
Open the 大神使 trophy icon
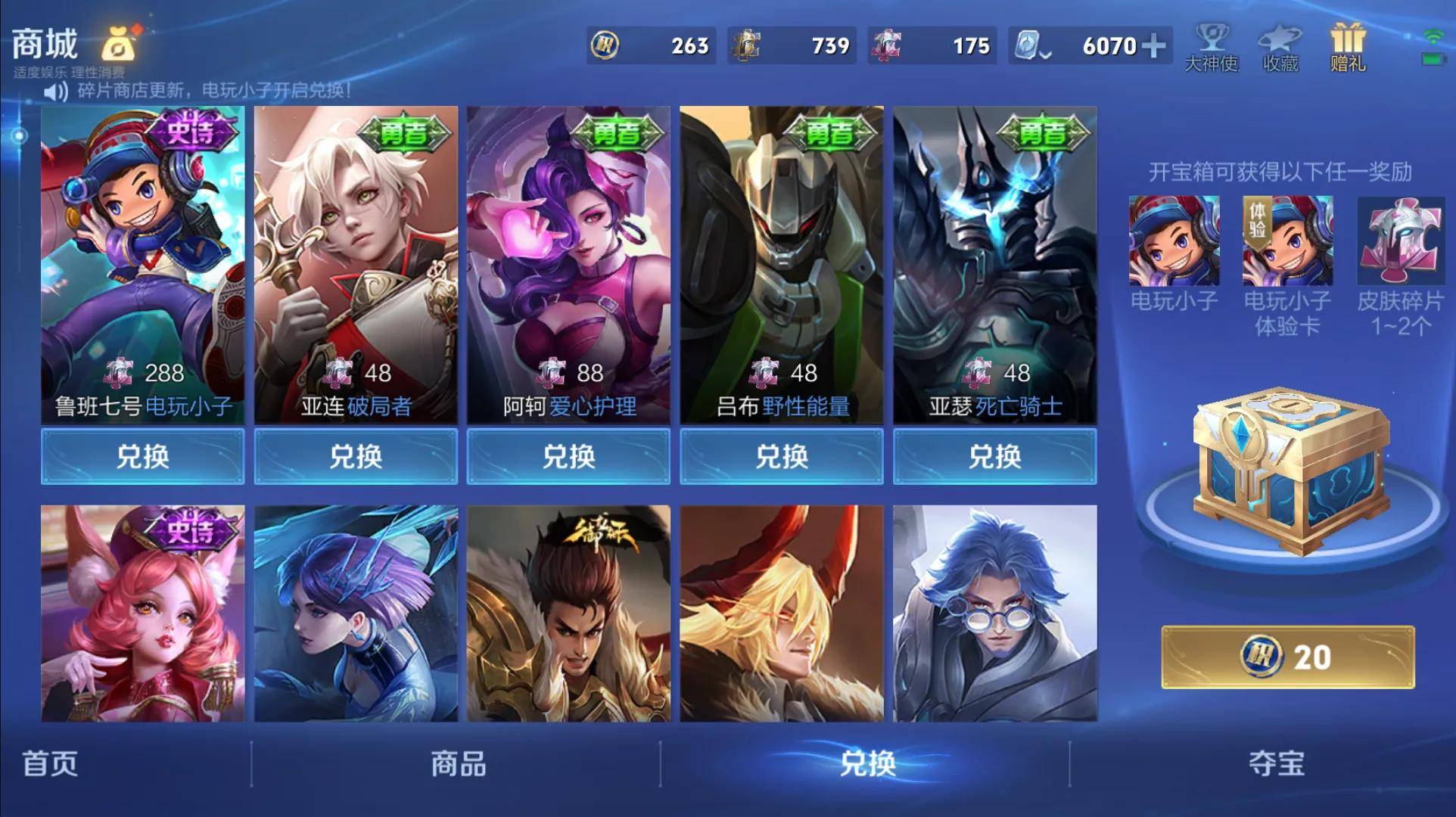(1211, 47)
